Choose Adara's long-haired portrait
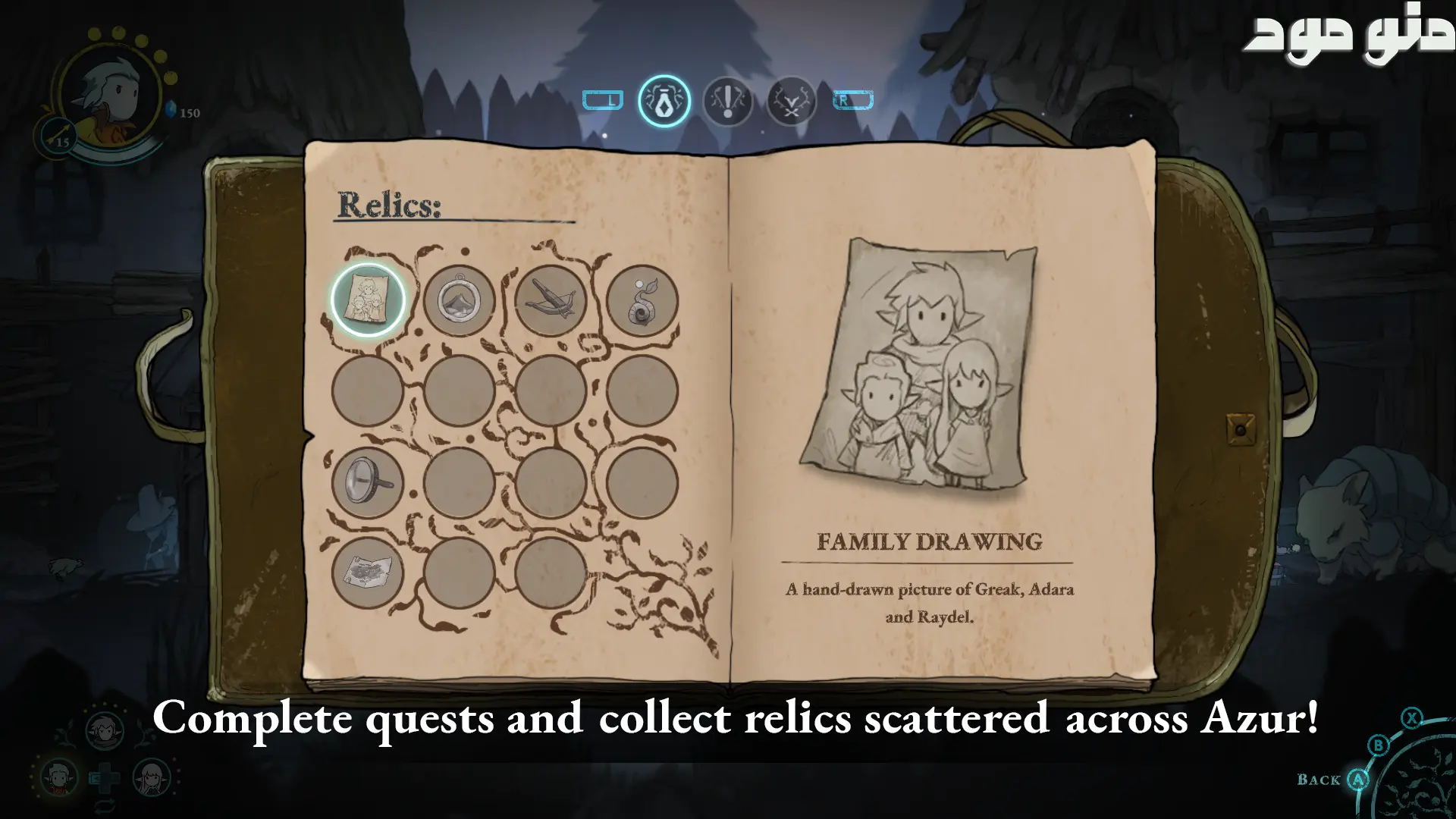The image size is (1456, 819). (x=151, y=777)
